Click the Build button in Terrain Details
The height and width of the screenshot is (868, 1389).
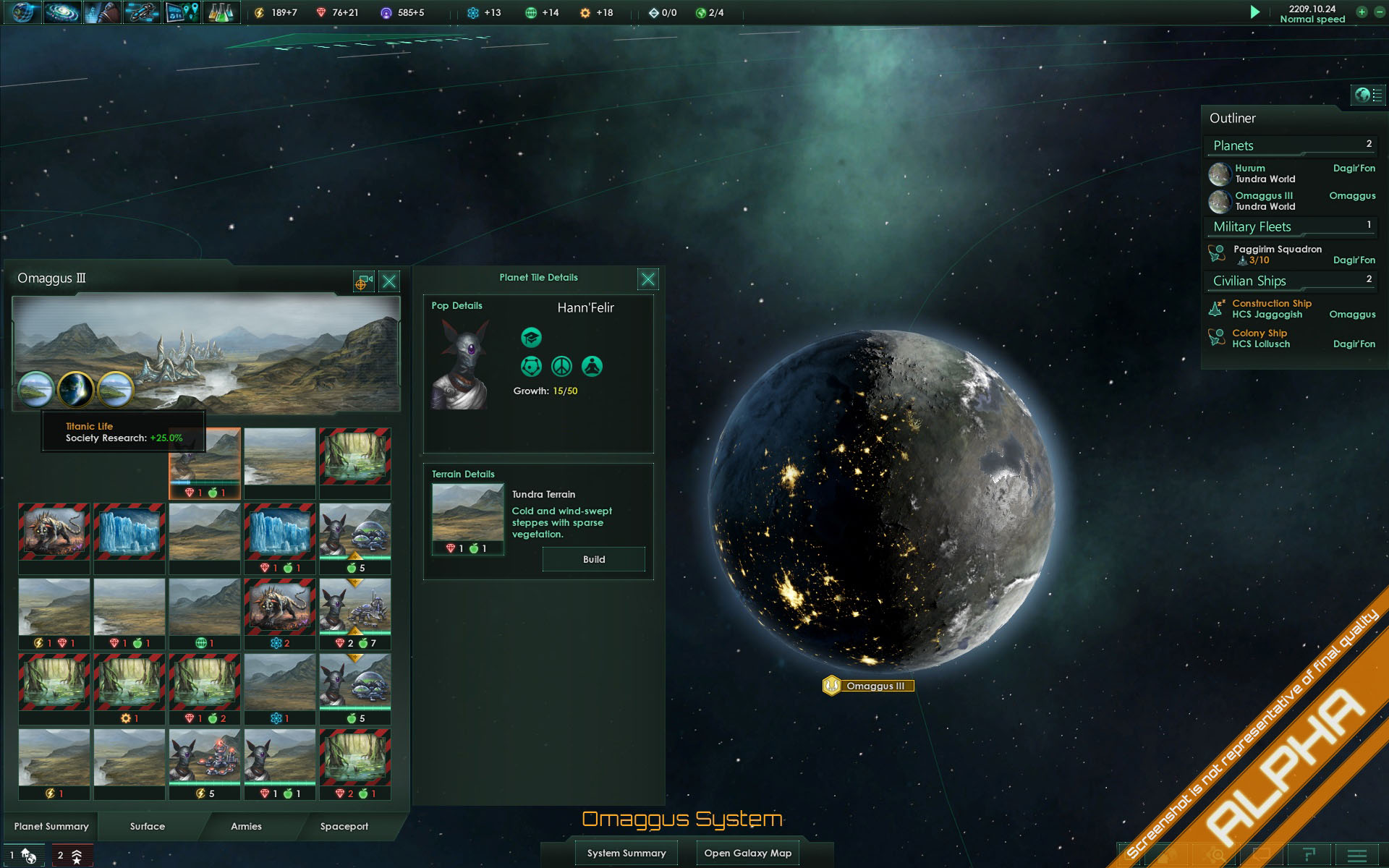tap(593, 559)
